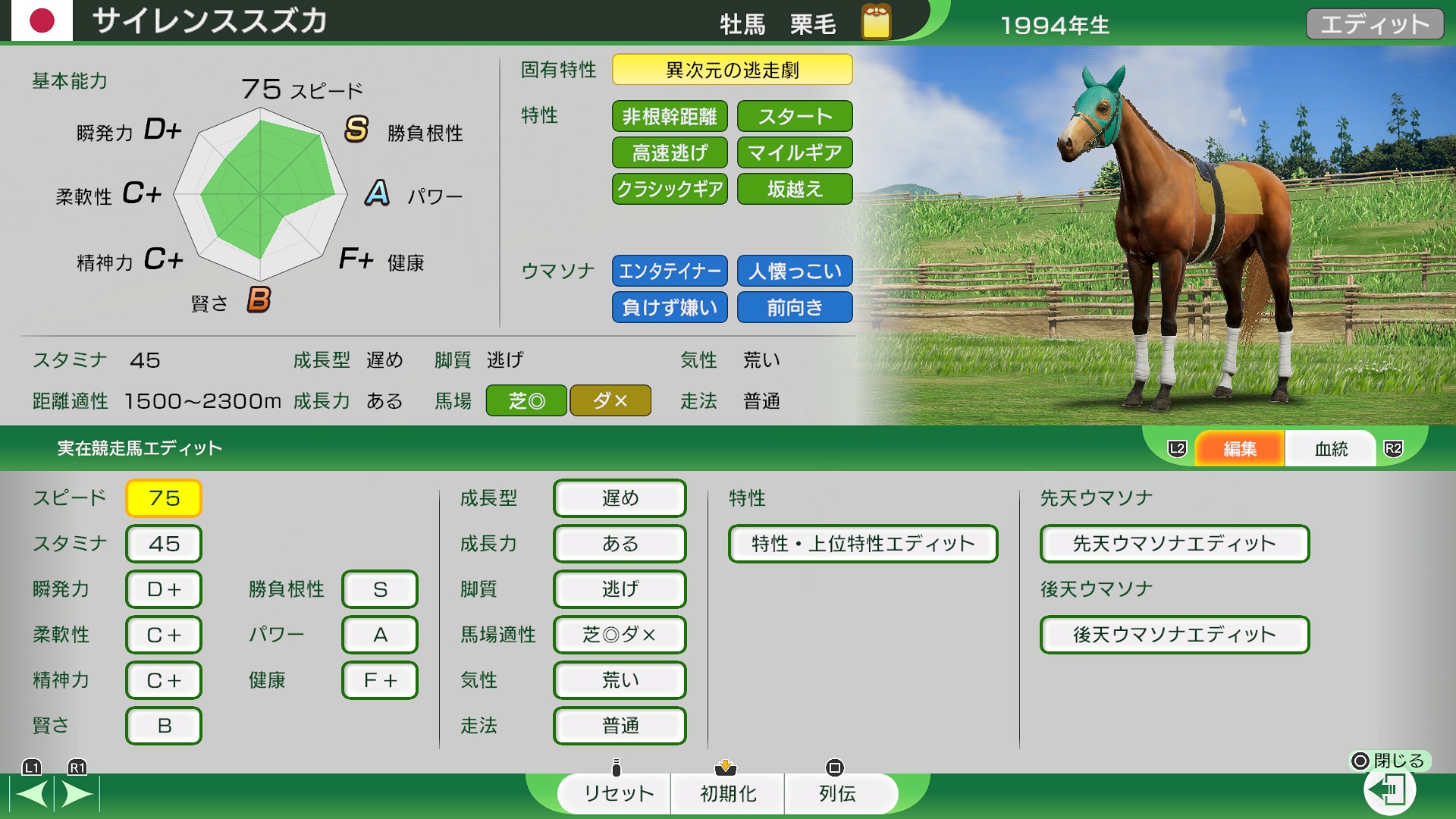The height and width of the screenshot is (819, 1456).
Task: Open the 気性 selector showing 荒い
Action: click(619, 680)
